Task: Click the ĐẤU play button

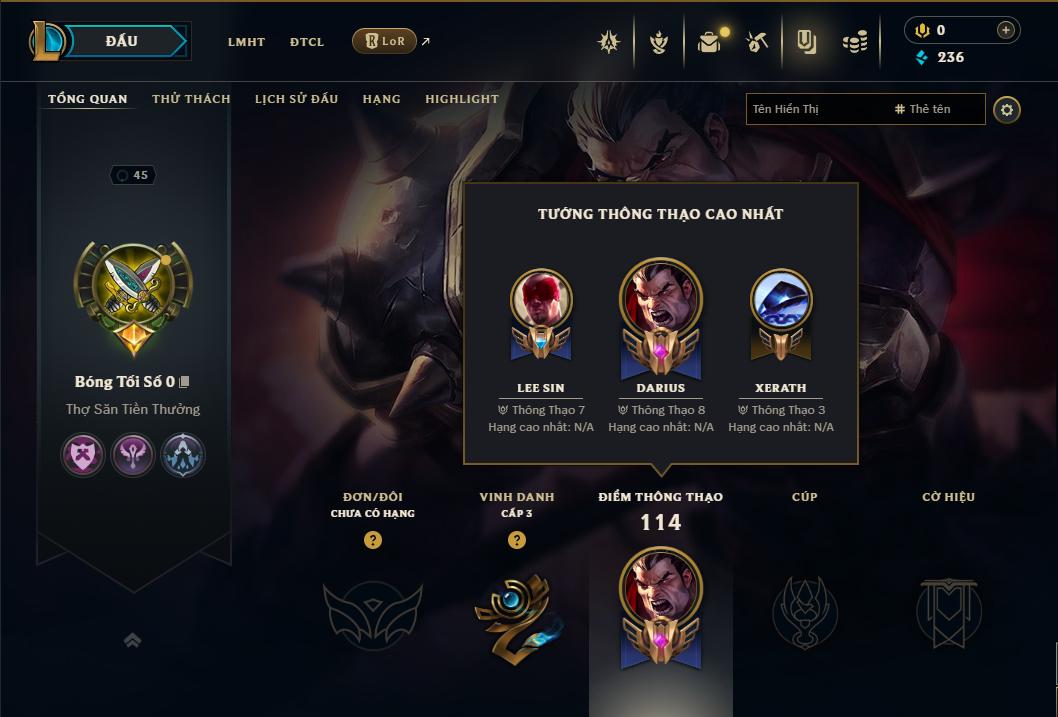Action: 120,41
